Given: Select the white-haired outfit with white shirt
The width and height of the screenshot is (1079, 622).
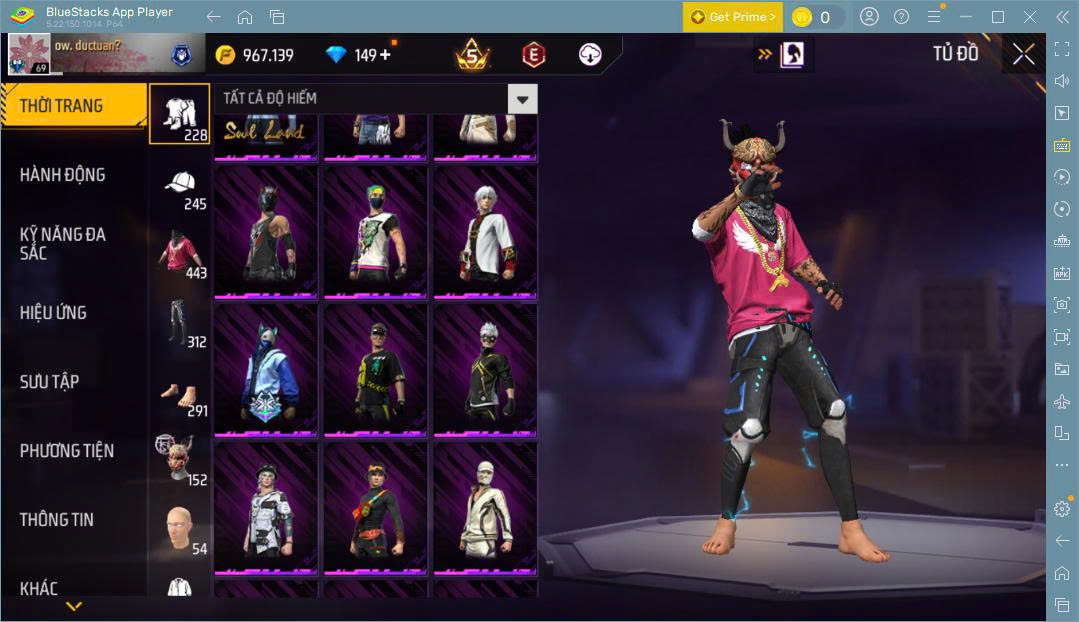Looking at the screenshot, I should pyautogui.click(x=485, y=232).
